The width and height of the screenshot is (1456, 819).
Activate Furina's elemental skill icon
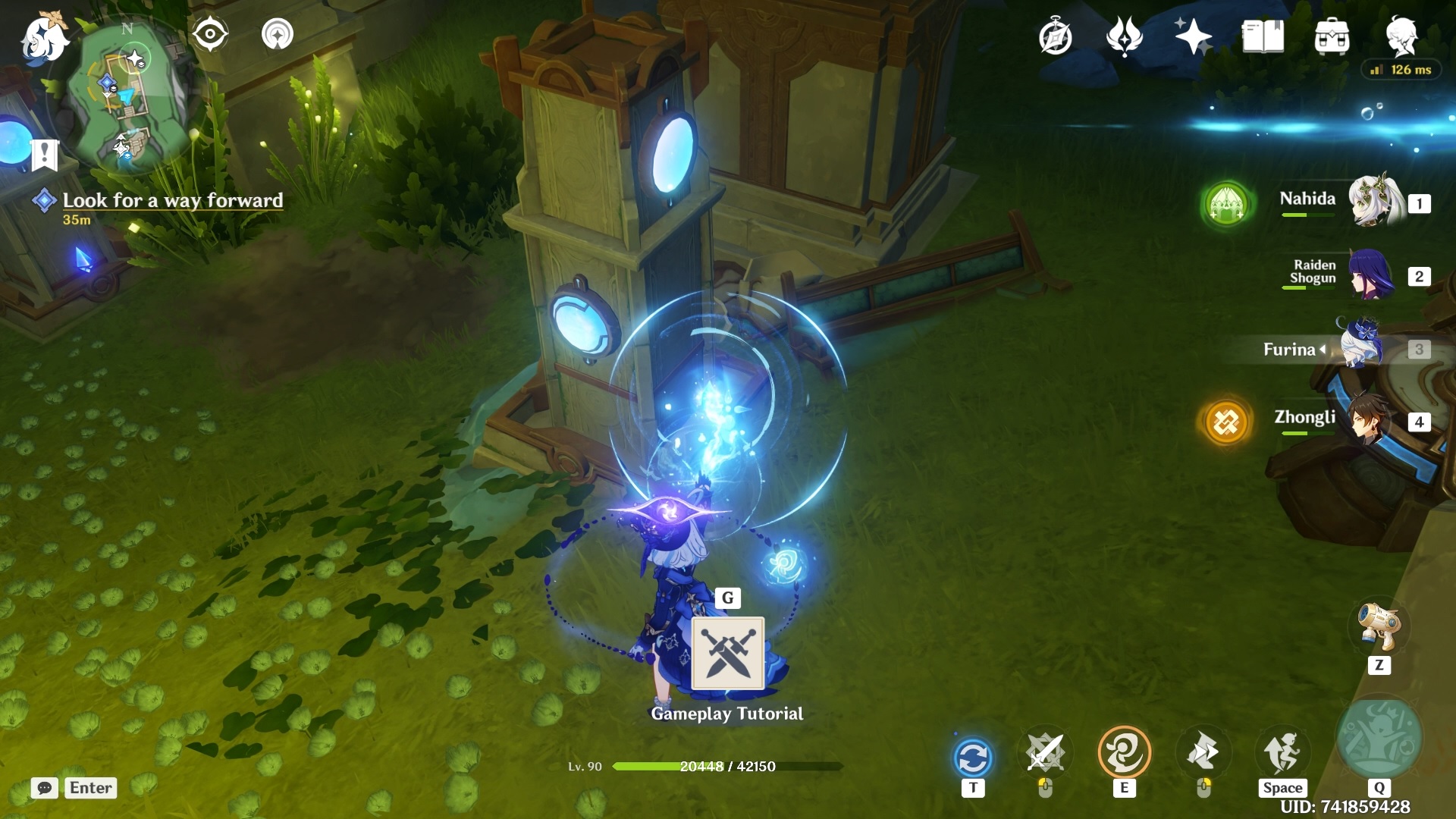1124,753
